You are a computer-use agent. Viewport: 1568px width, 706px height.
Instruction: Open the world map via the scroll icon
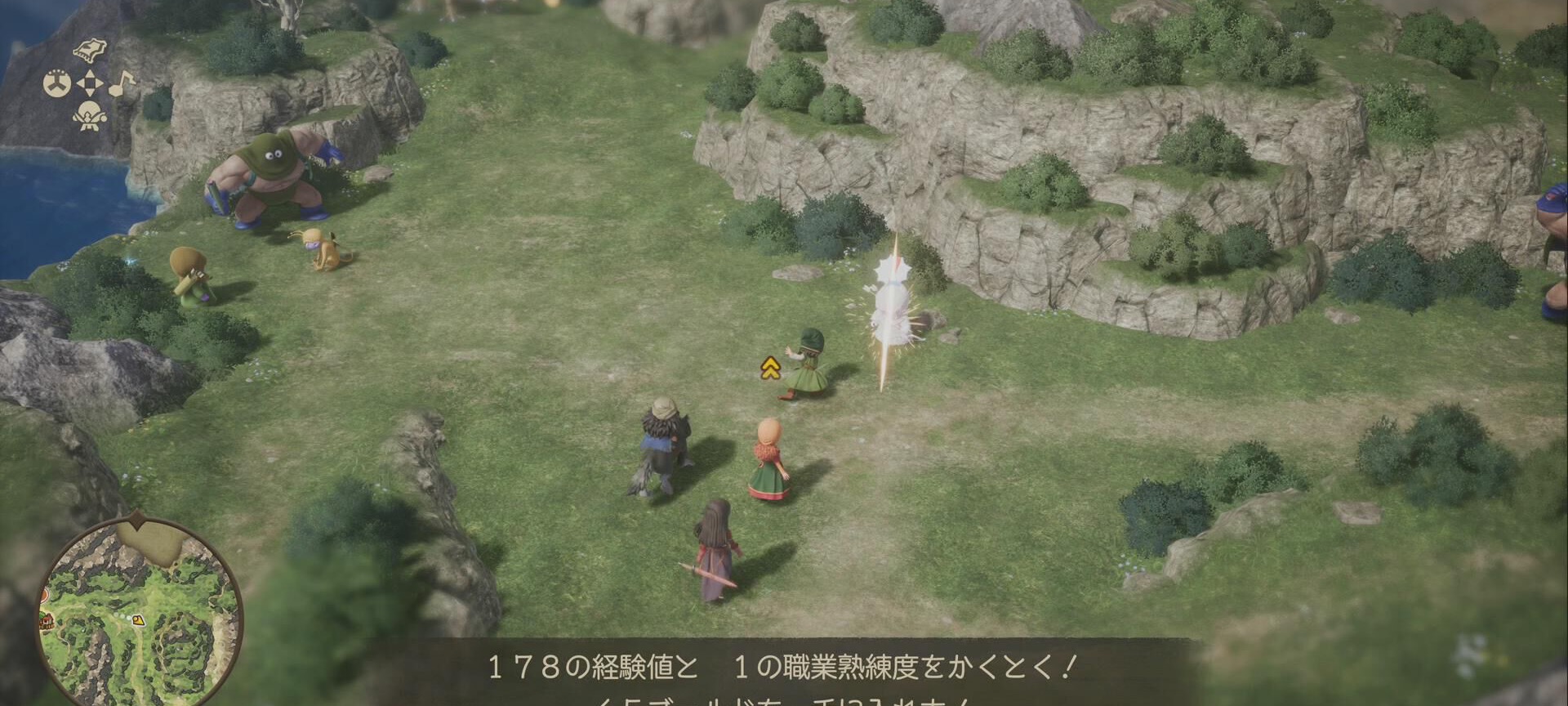pyautogui.click(x=90, y=49)
